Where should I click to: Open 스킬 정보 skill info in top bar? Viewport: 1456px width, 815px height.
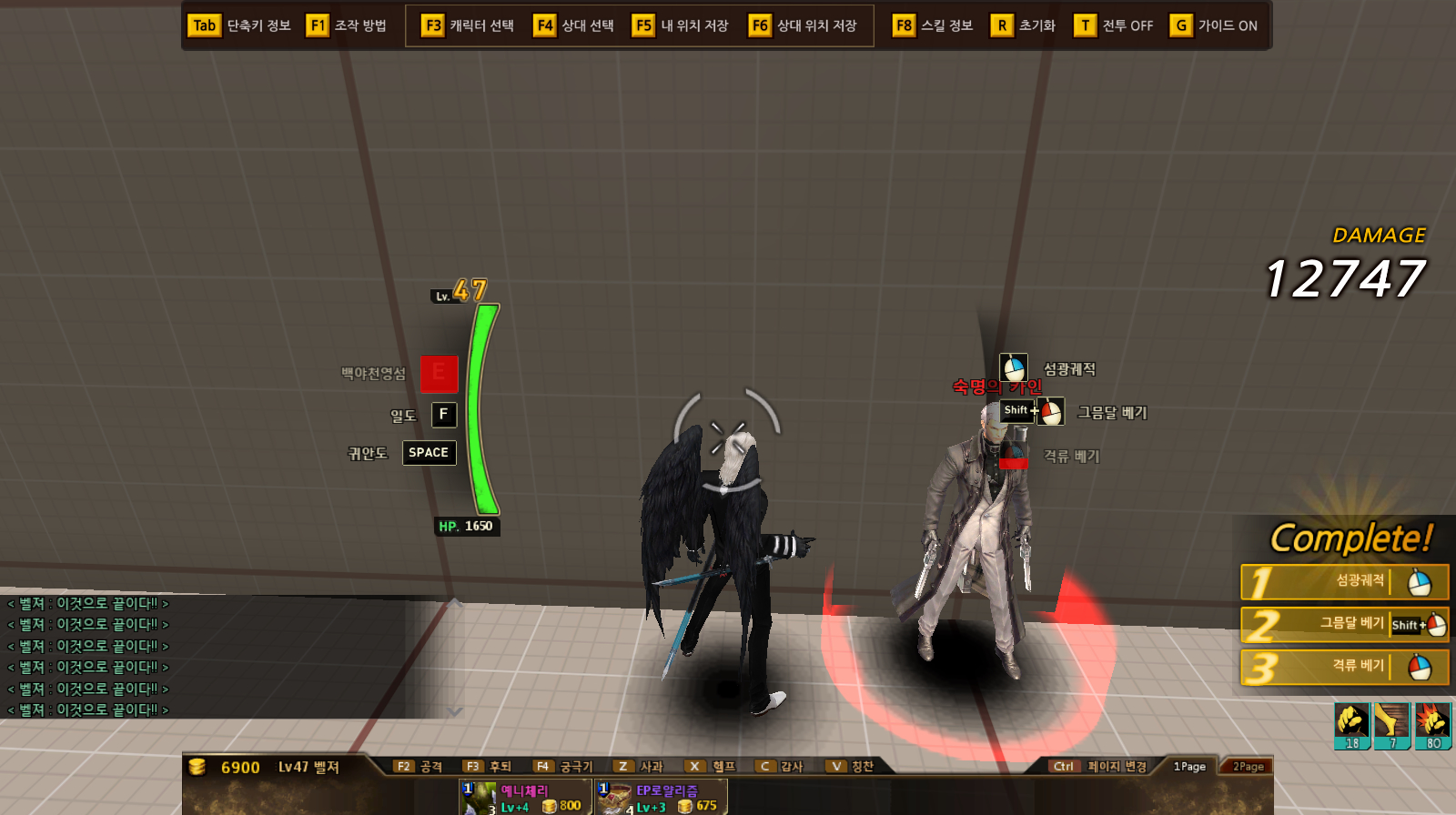(x=933, y=25)
